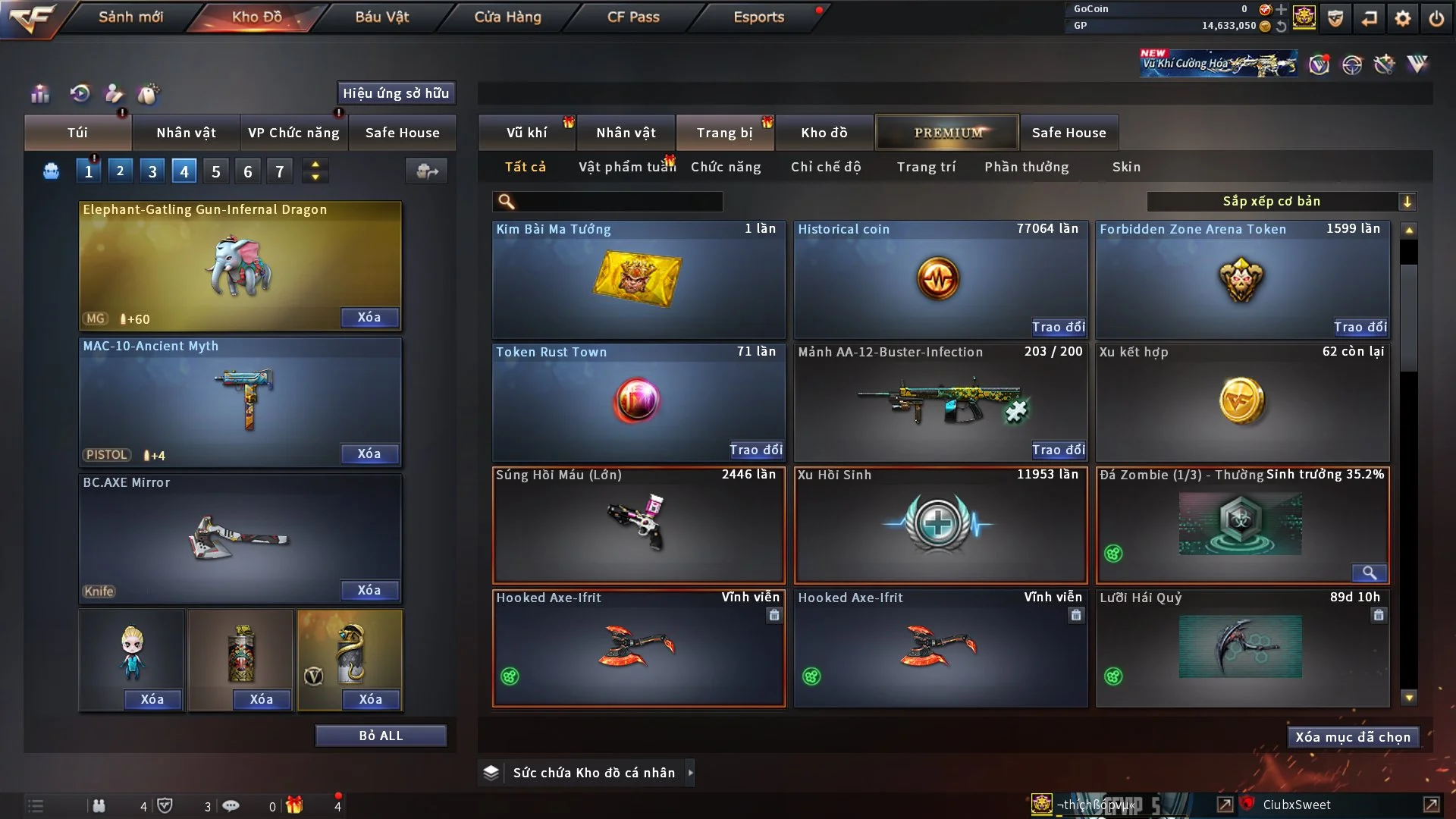The width and height of the screenshot is (1456, 819).
Task: Click Xóa mục đã chọn button
Action: [x=1352, y=737]
